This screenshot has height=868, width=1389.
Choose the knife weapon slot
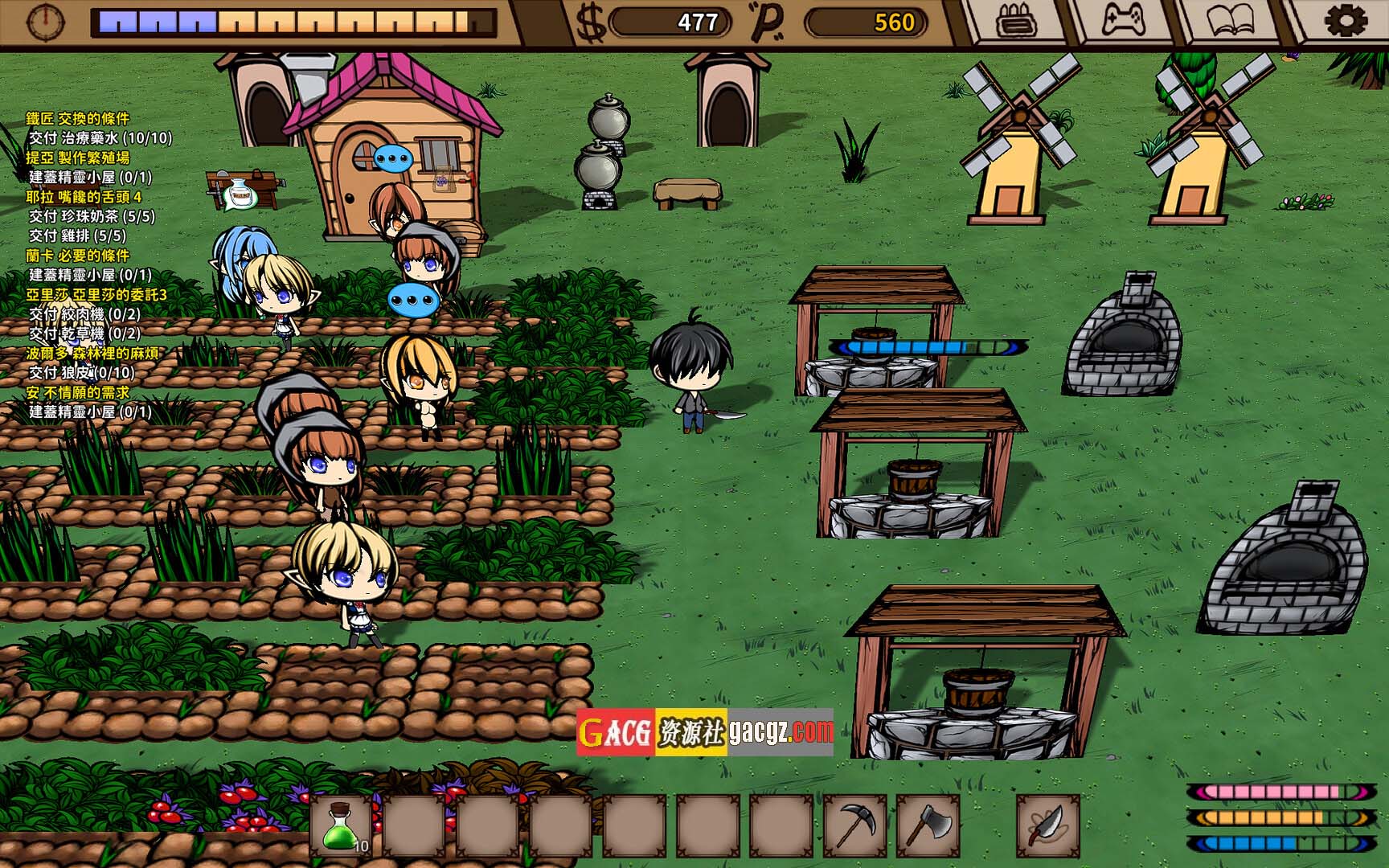1047,825
